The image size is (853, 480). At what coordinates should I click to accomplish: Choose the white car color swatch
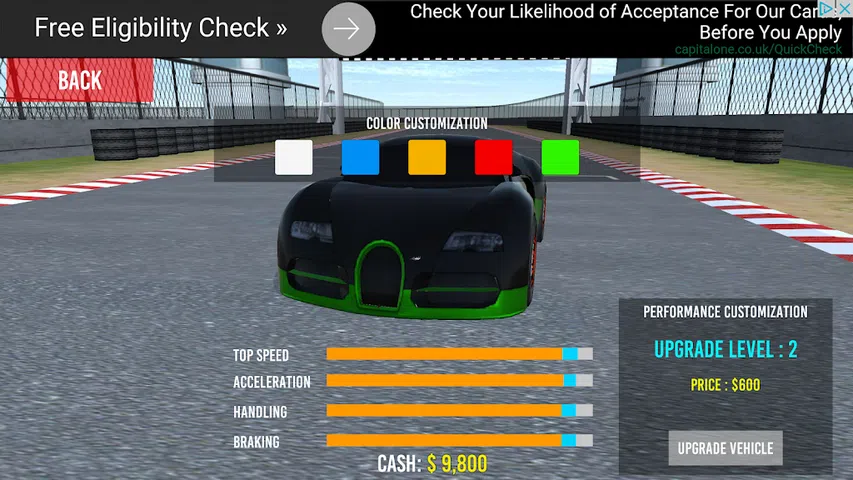(293, 158)
